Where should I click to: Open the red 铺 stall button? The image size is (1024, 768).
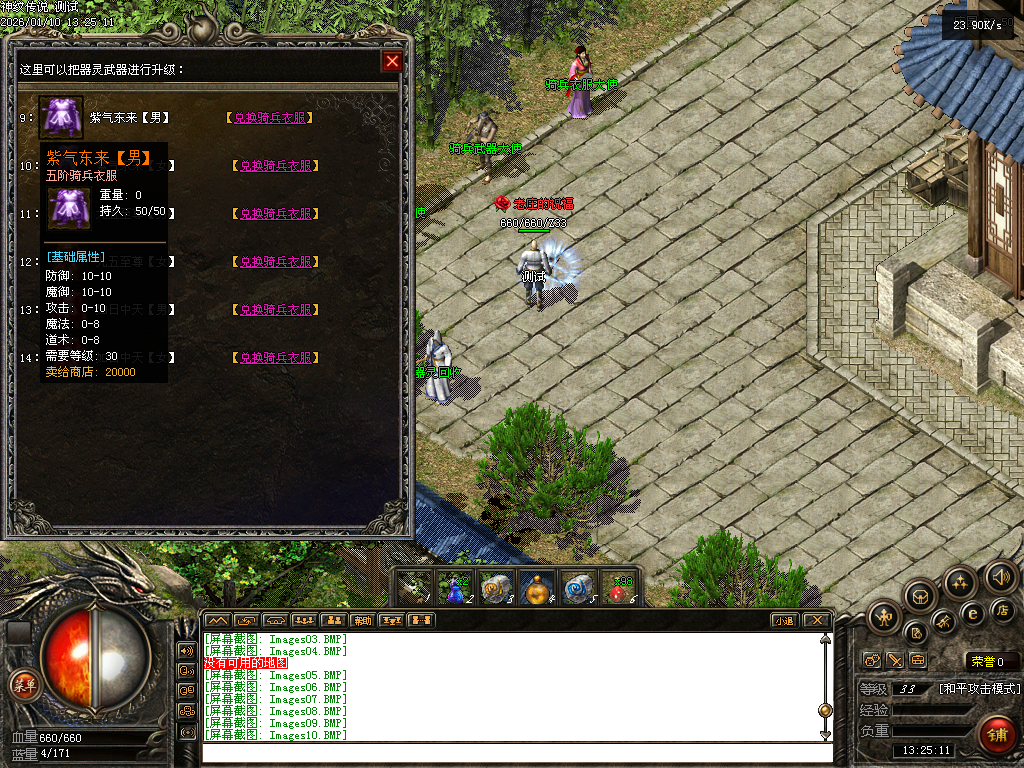996,734
